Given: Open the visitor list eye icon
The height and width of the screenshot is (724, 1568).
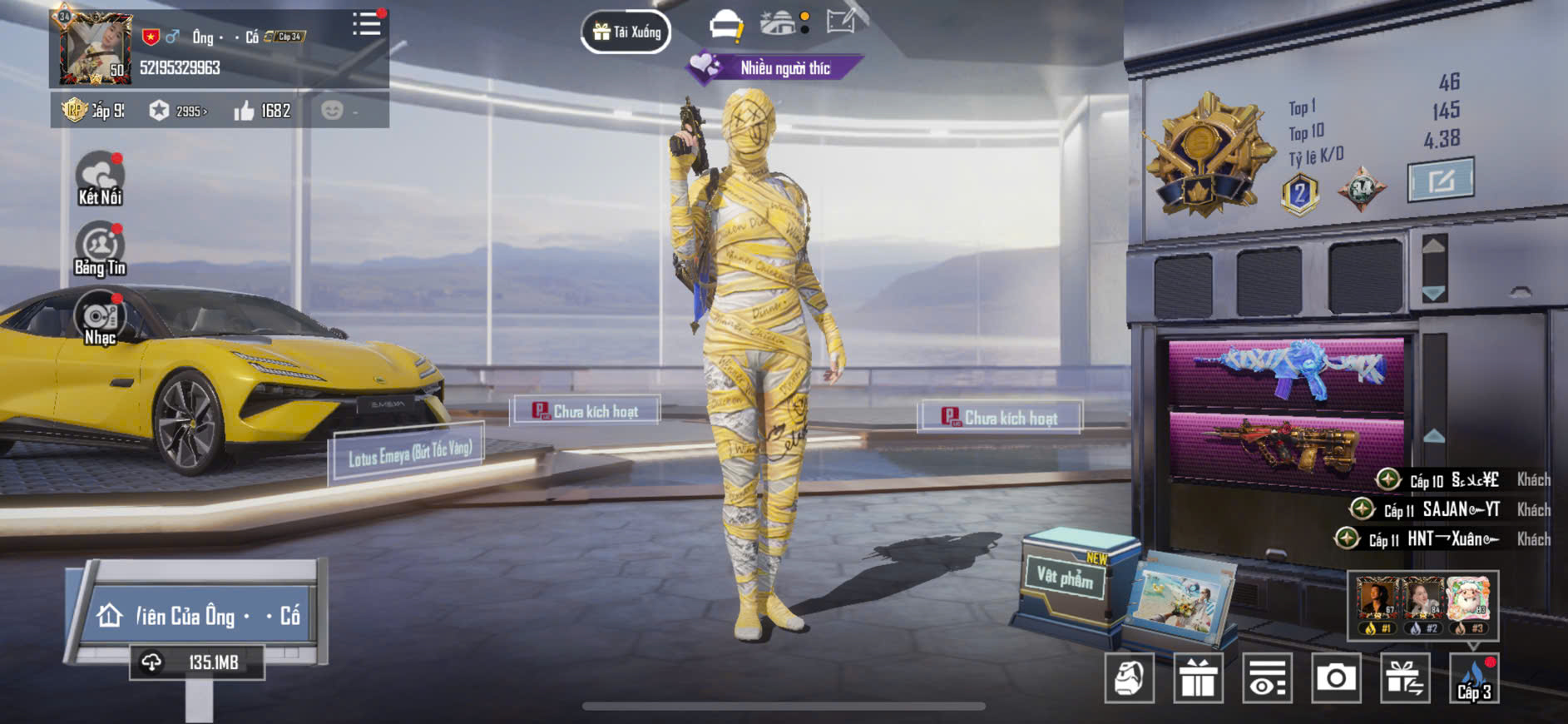Looking at the screenshot, I should [1267, 678].
